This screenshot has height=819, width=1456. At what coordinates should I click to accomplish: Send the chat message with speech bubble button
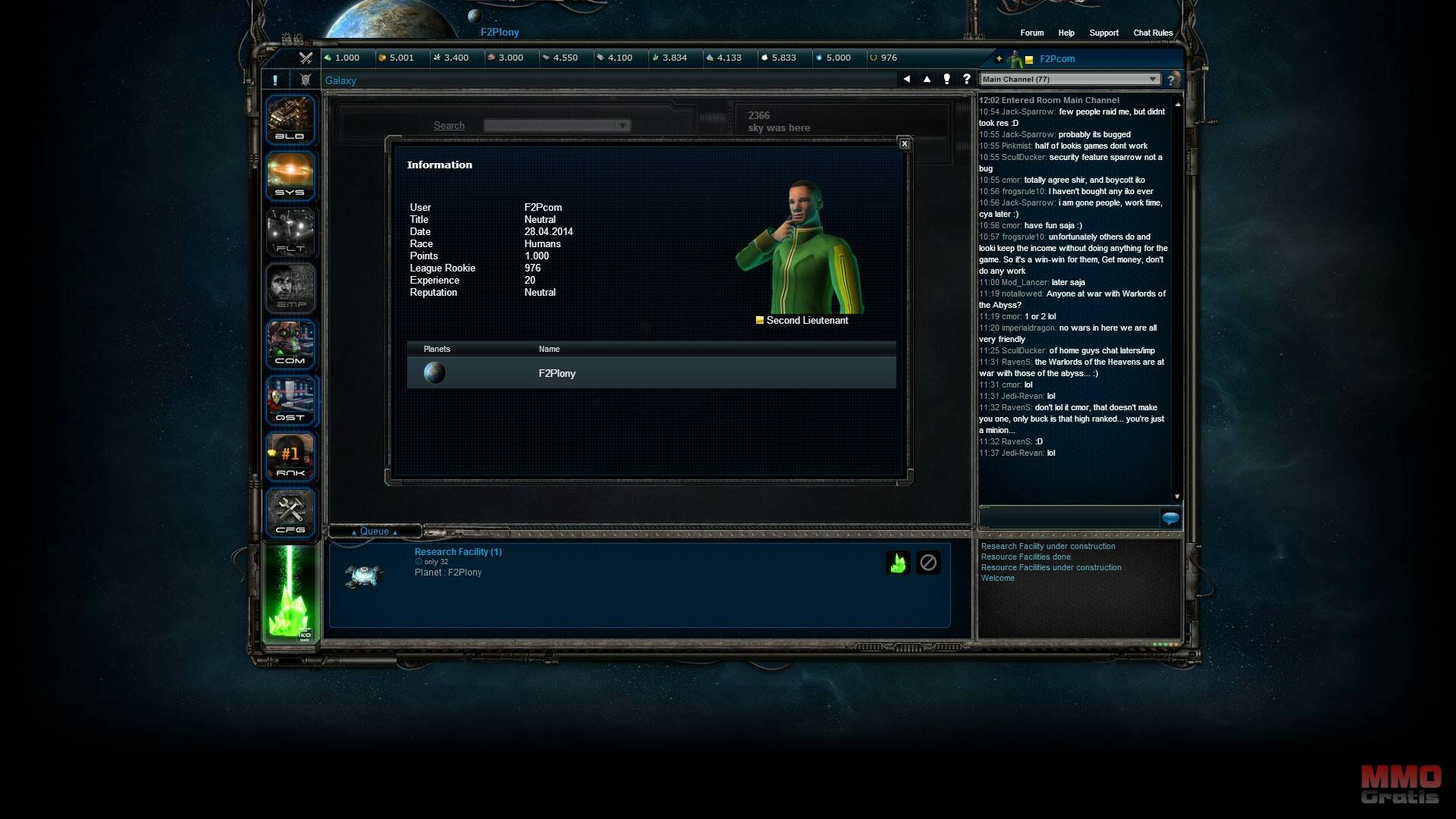tap(1170, 519)
